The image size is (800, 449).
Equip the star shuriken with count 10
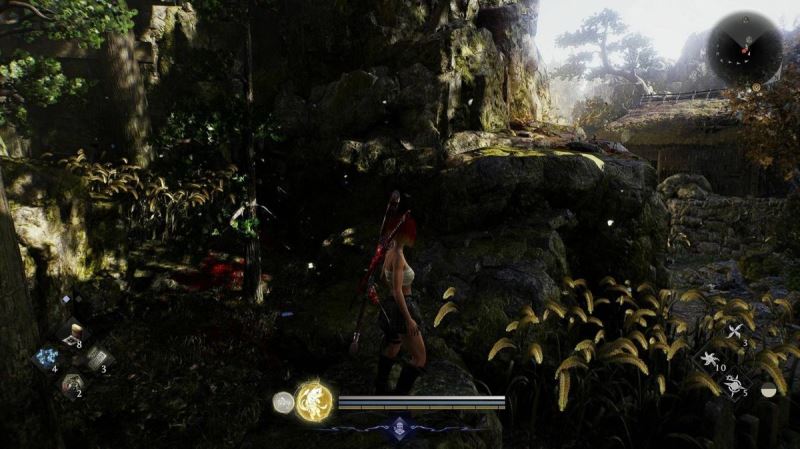(709, 358)
